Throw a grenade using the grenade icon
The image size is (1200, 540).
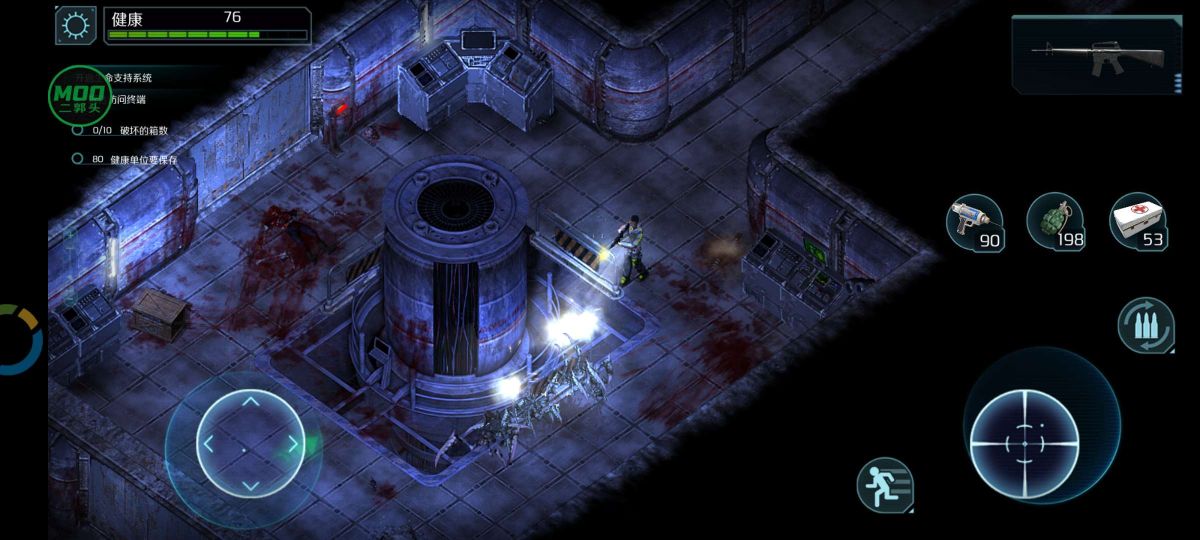coord(1056,221)
